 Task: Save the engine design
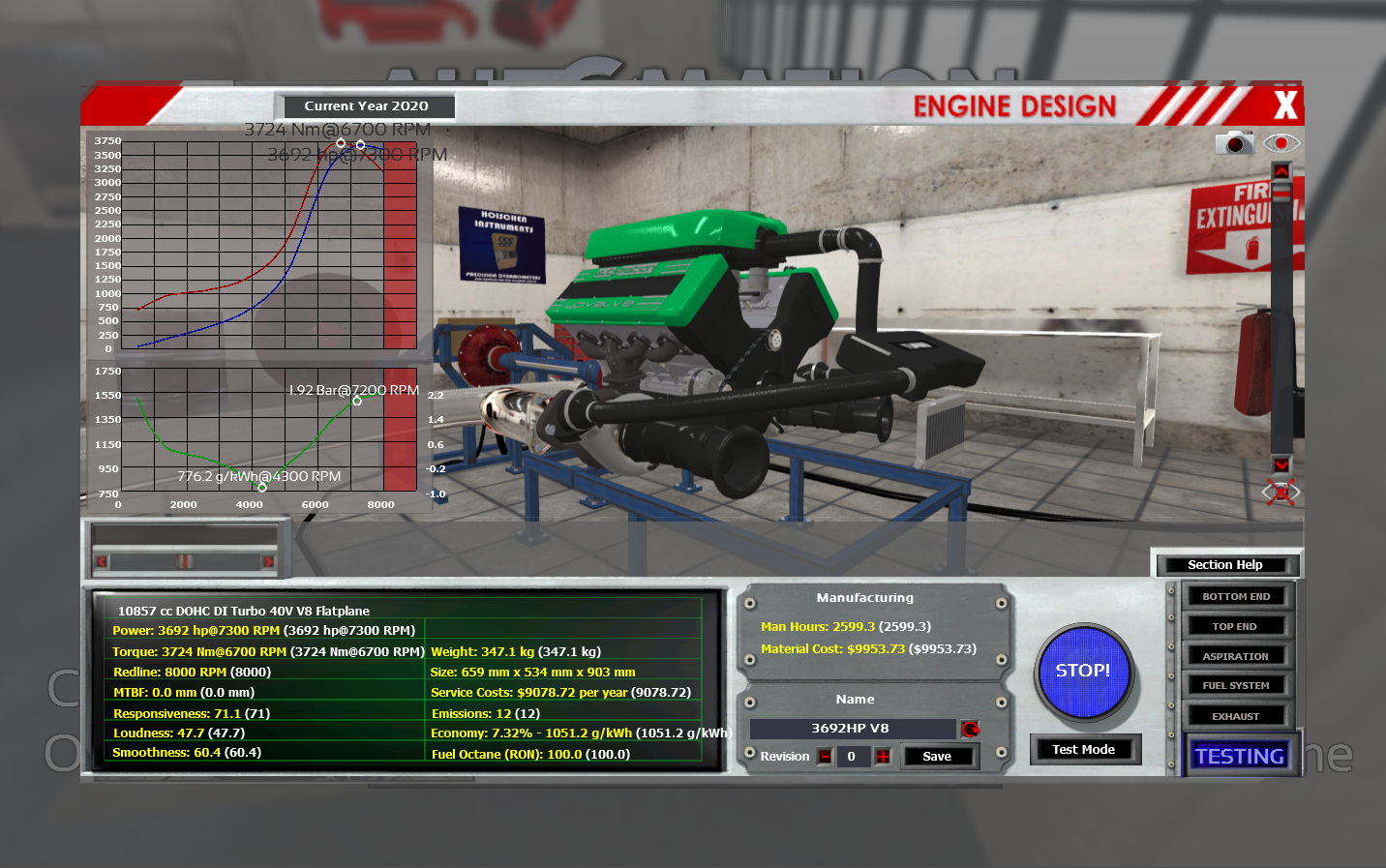(937, 757)
